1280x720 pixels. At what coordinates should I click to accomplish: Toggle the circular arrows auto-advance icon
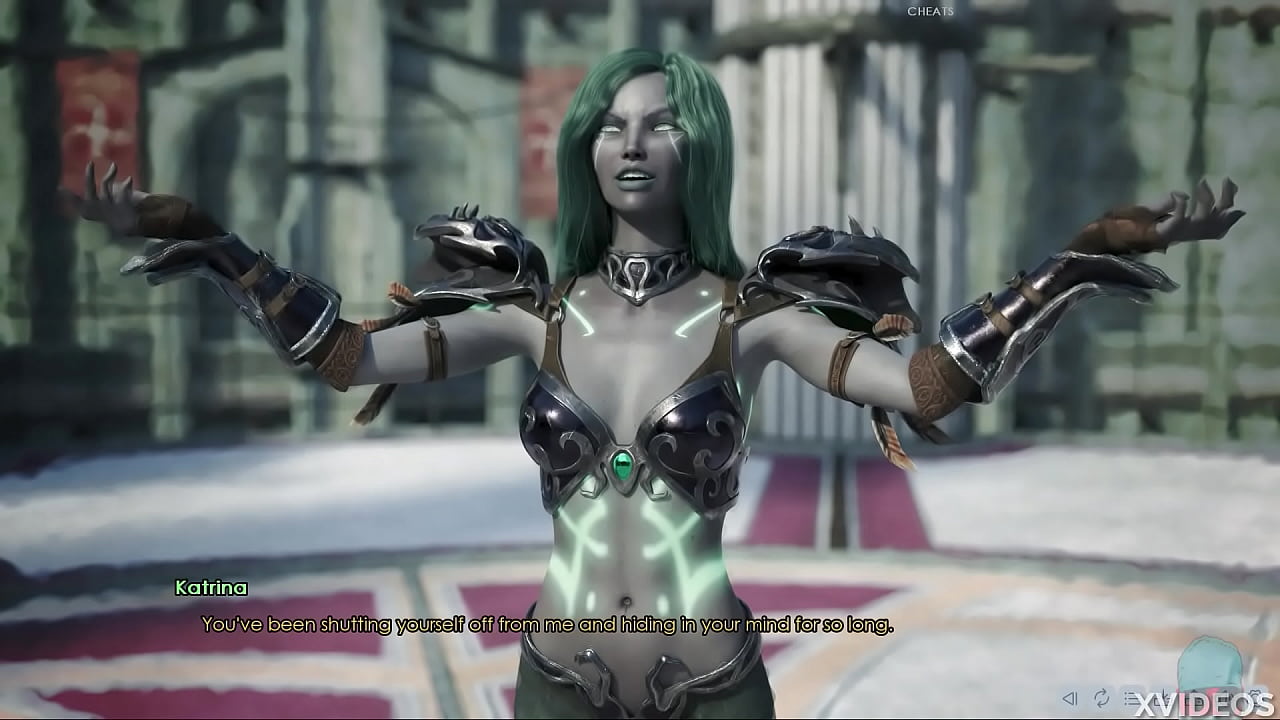tap(1102, 698)
